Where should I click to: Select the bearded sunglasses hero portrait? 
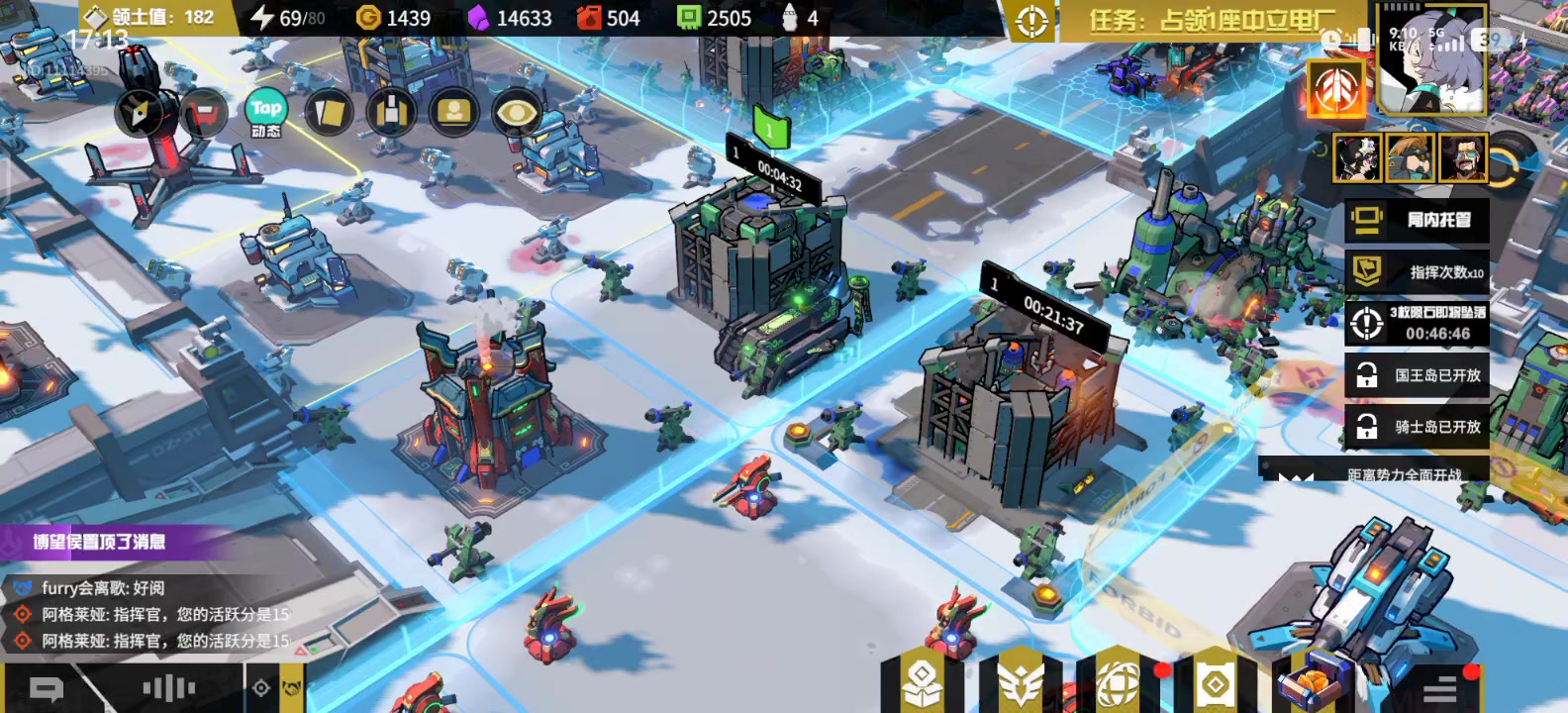pyautogui.click(x=1462, y=158)
